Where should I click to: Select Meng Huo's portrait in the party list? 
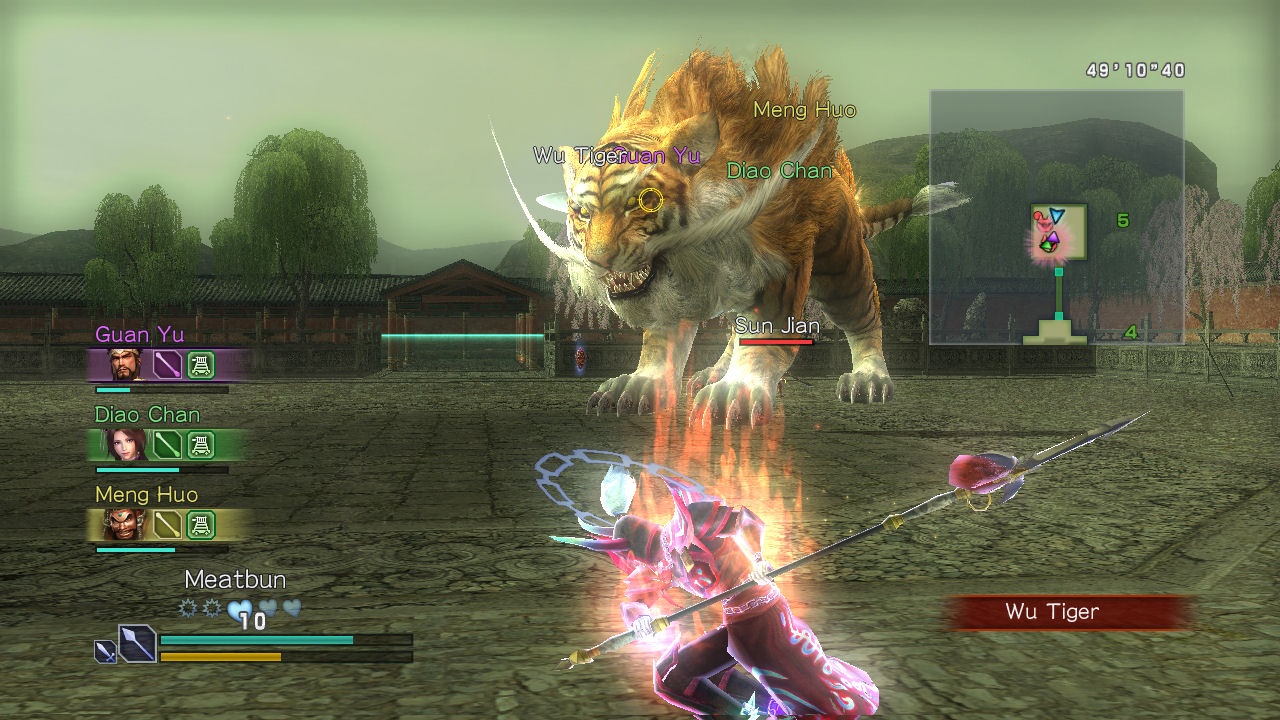pyautogui.click(x=127, y=524)
